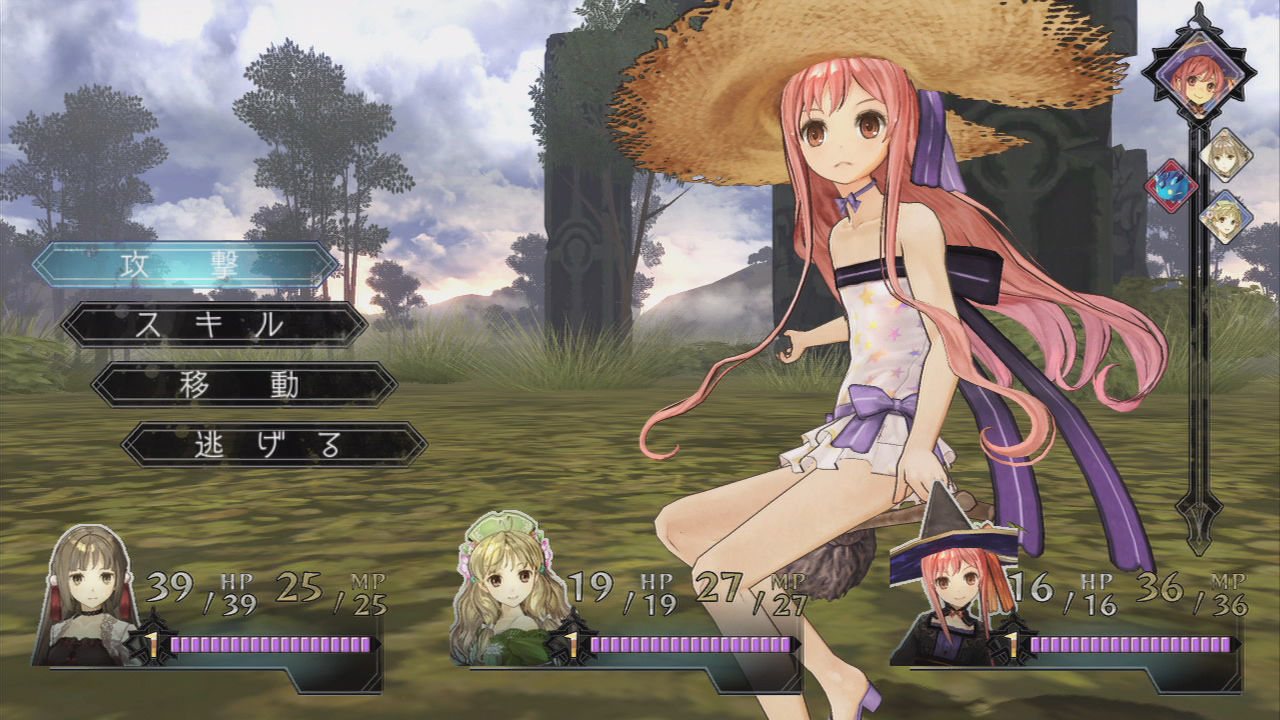Click the HP value 19 of the middle character
The height and width of the screenshot is (720, 1280).
(x=593, y=585)
